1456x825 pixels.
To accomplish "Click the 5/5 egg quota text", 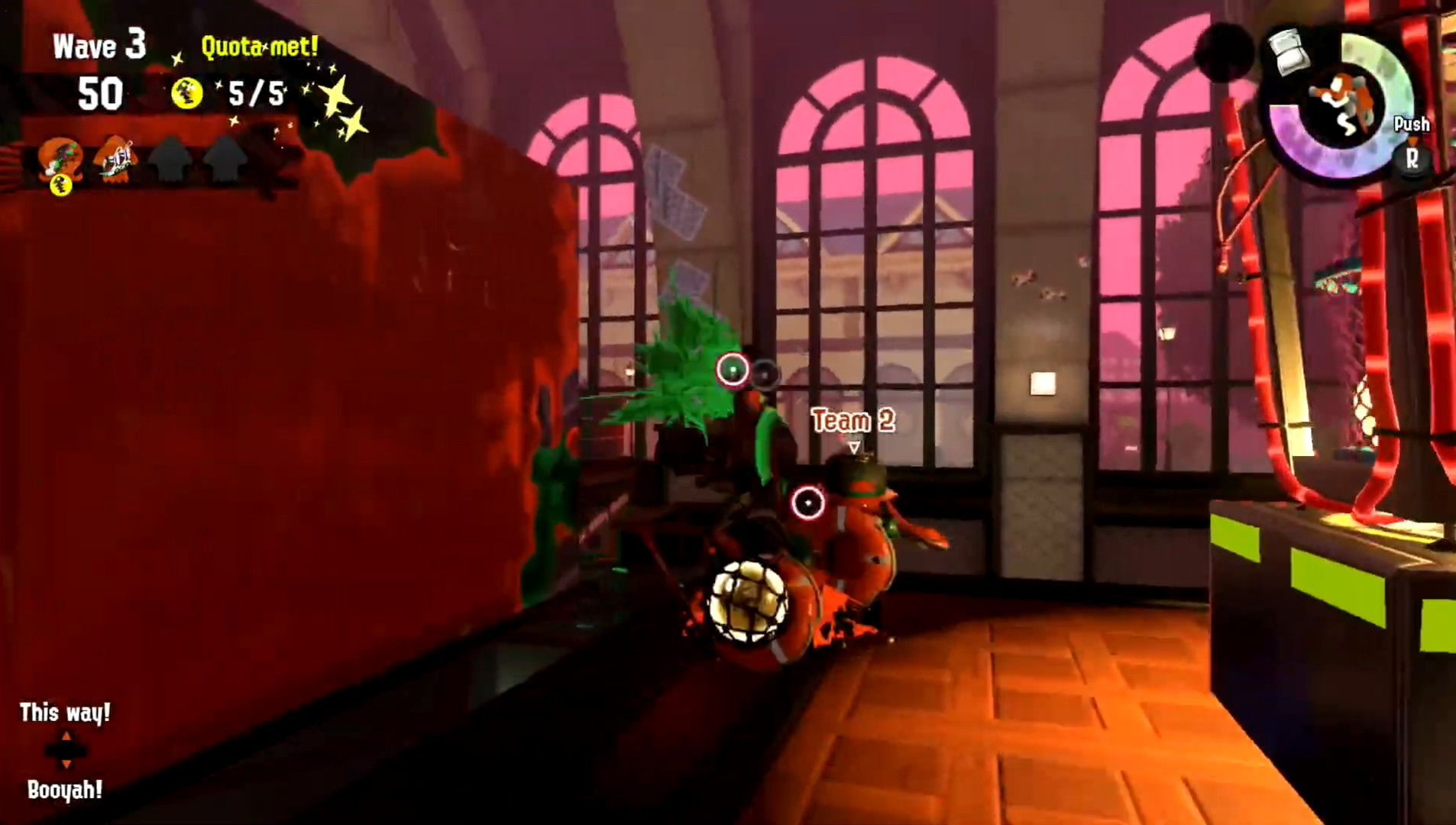I will [257, 93].
